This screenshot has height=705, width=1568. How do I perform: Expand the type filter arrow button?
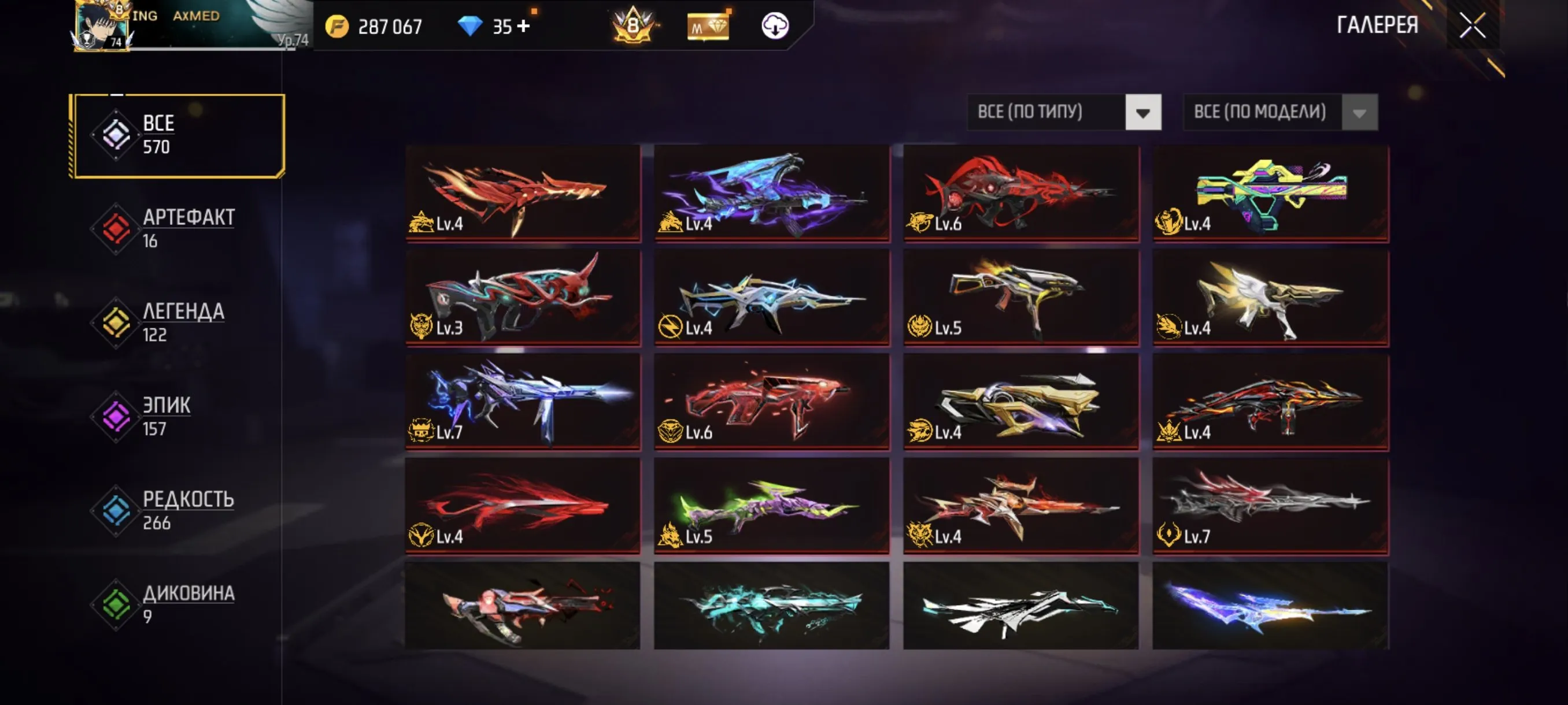tap(1143, 112)
